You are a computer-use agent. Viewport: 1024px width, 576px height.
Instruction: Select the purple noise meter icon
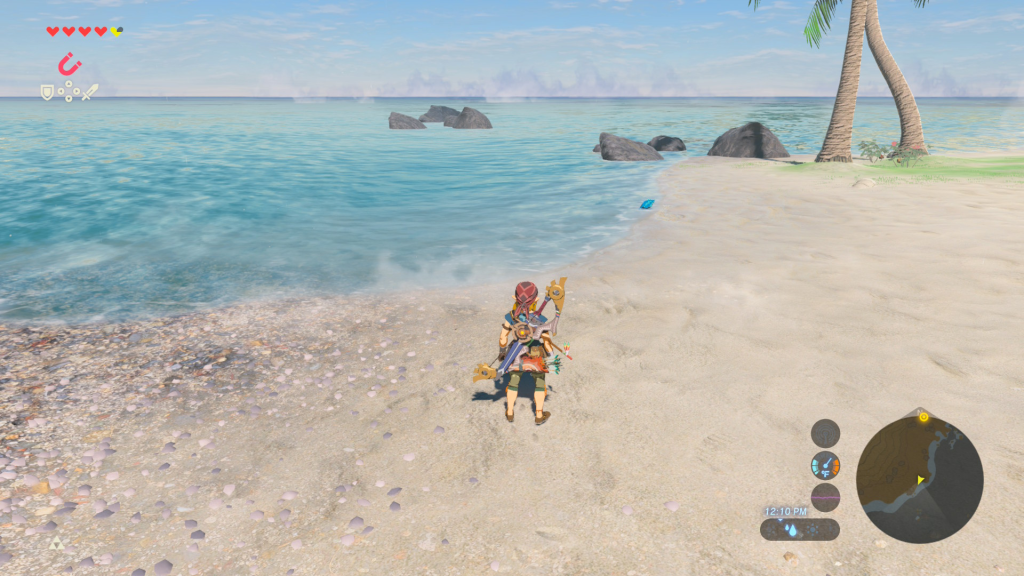point(825,497)
